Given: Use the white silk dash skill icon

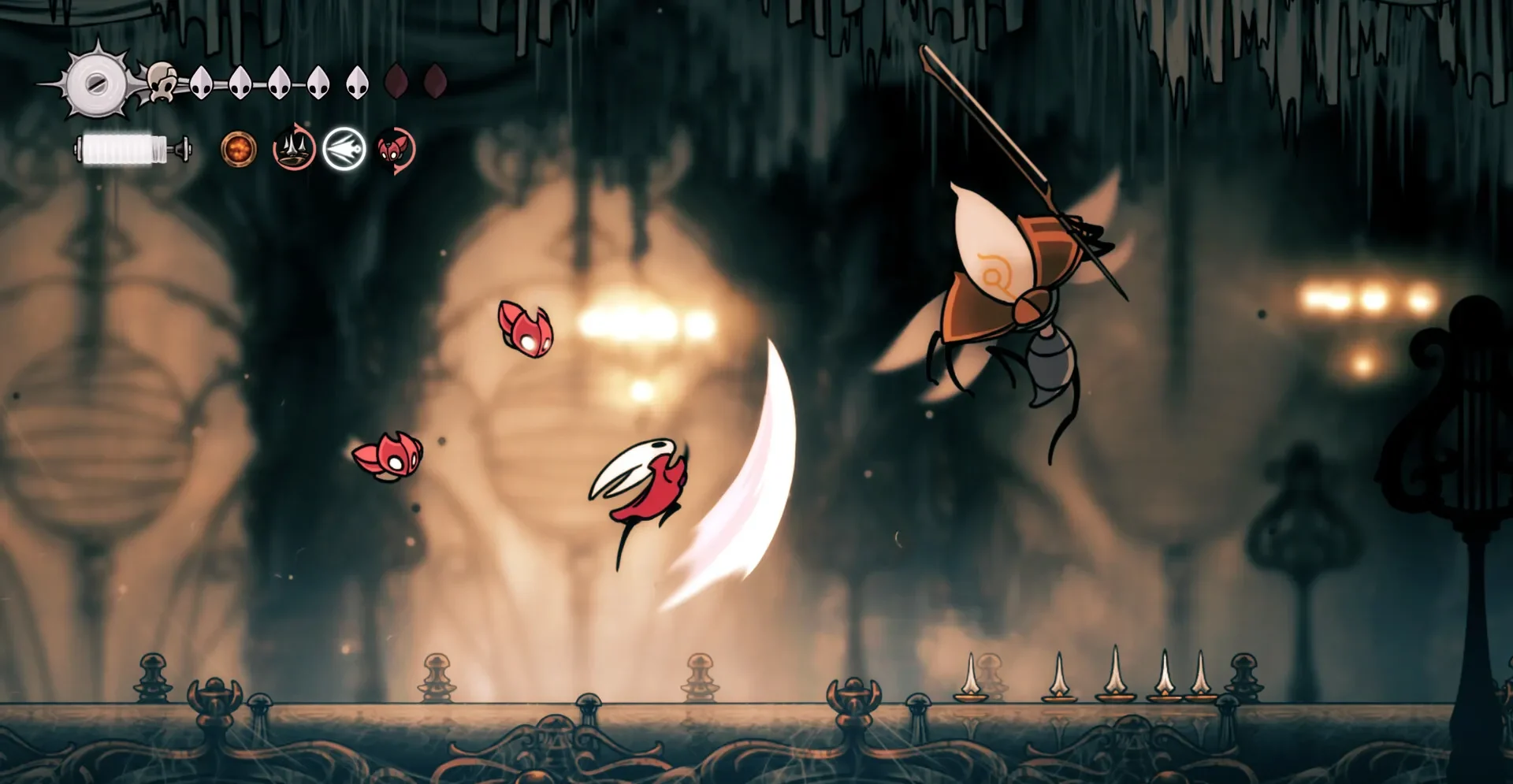Looking at the screenshot, I should 344,149.
